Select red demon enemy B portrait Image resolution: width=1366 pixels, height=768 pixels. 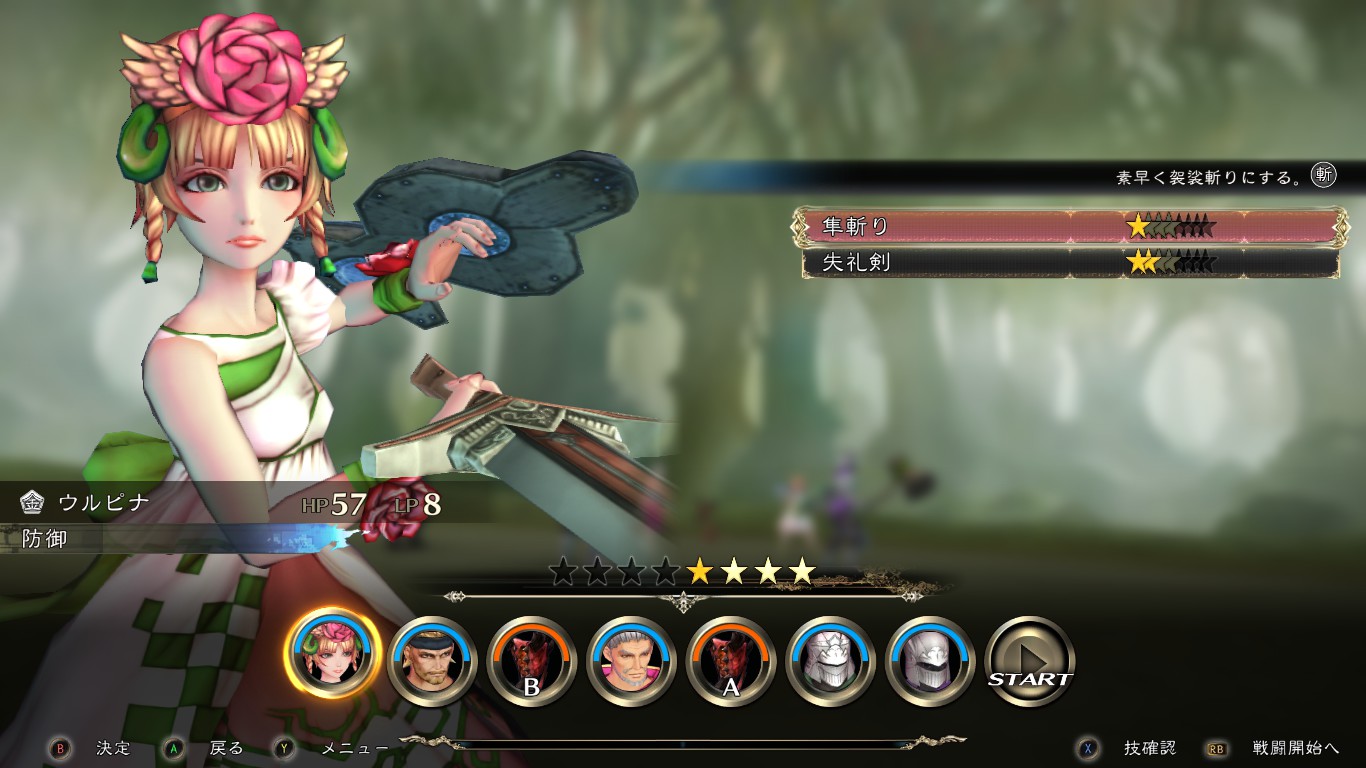532,661
